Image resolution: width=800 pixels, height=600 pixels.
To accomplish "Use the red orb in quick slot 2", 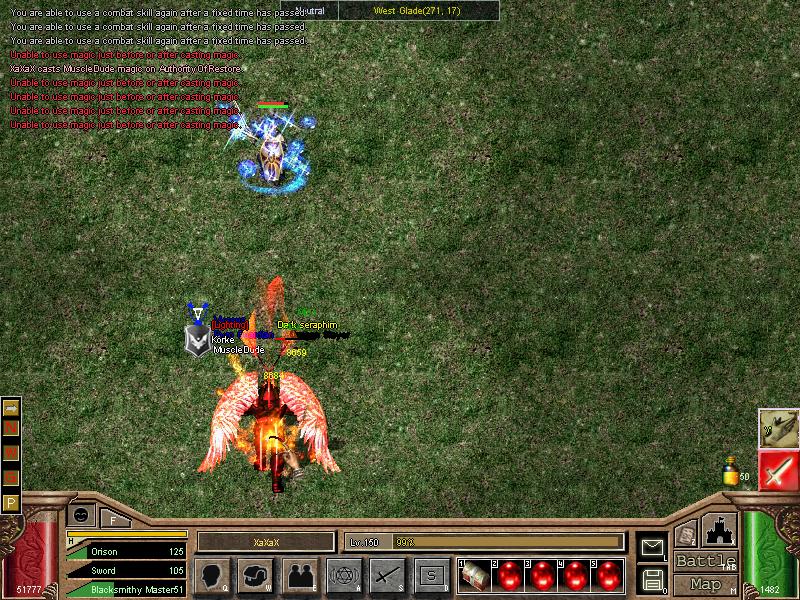I will coord(508,576).
